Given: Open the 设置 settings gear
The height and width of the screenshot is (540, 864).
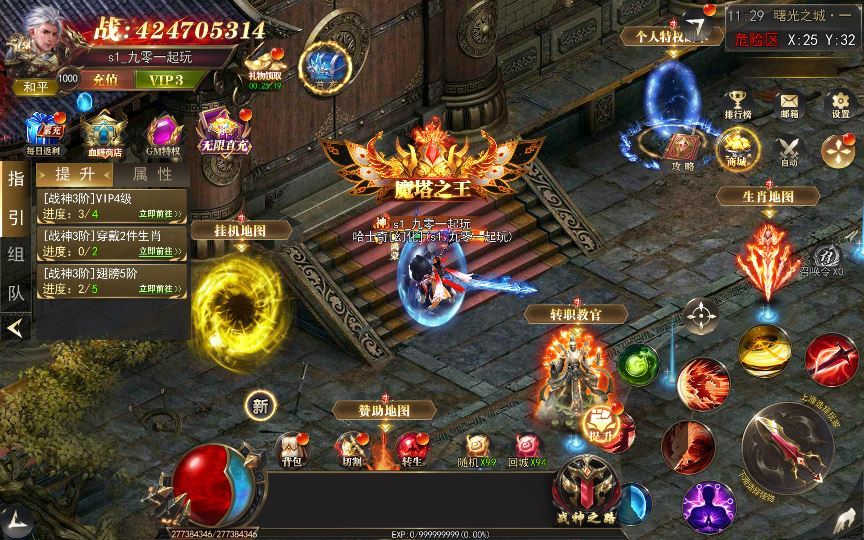Looking at the screenshot, I should click(x=839, y=103).
